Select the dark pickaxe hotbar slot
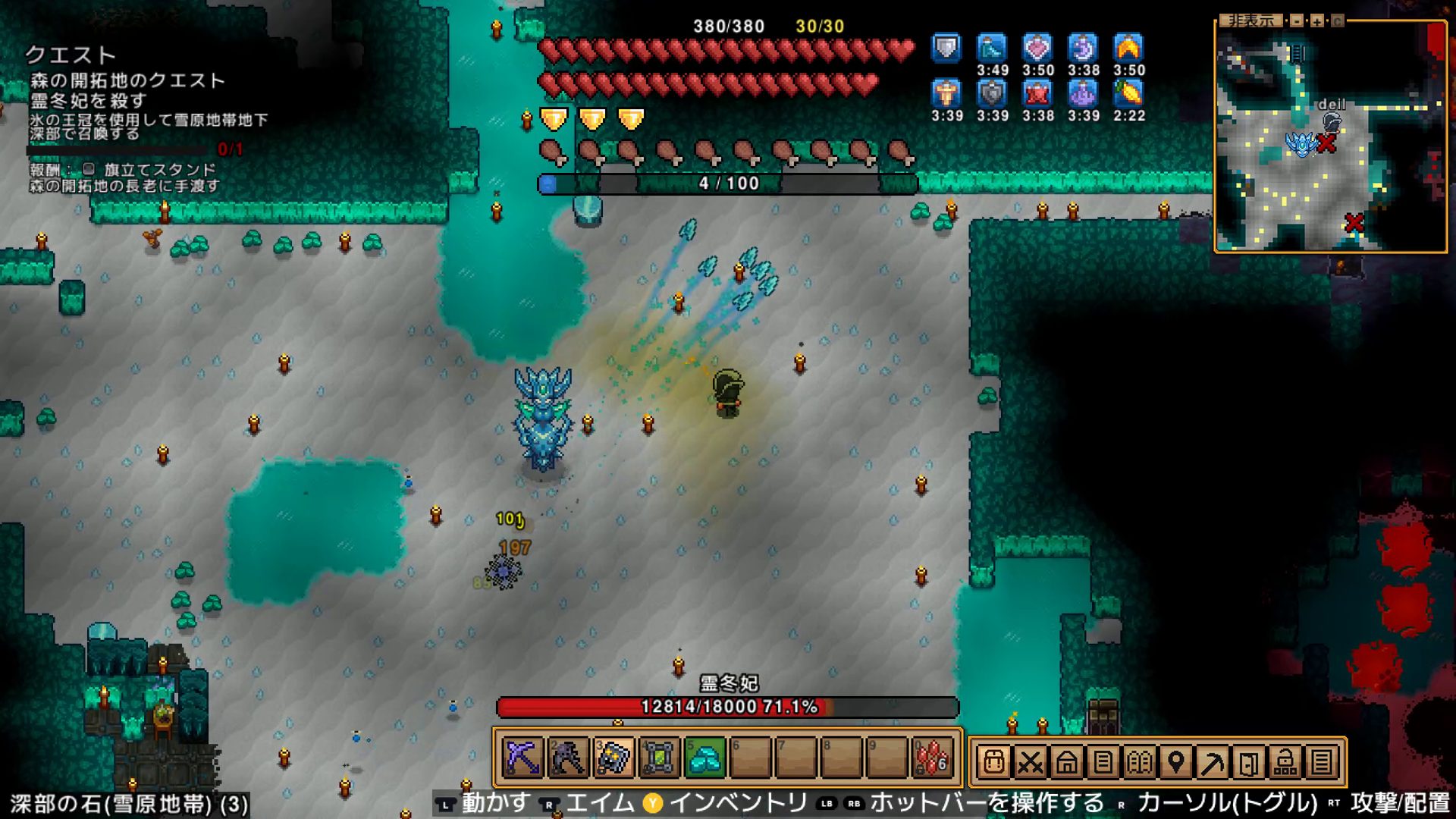Screen dimensions: 1456x819 tap(568, 758)
